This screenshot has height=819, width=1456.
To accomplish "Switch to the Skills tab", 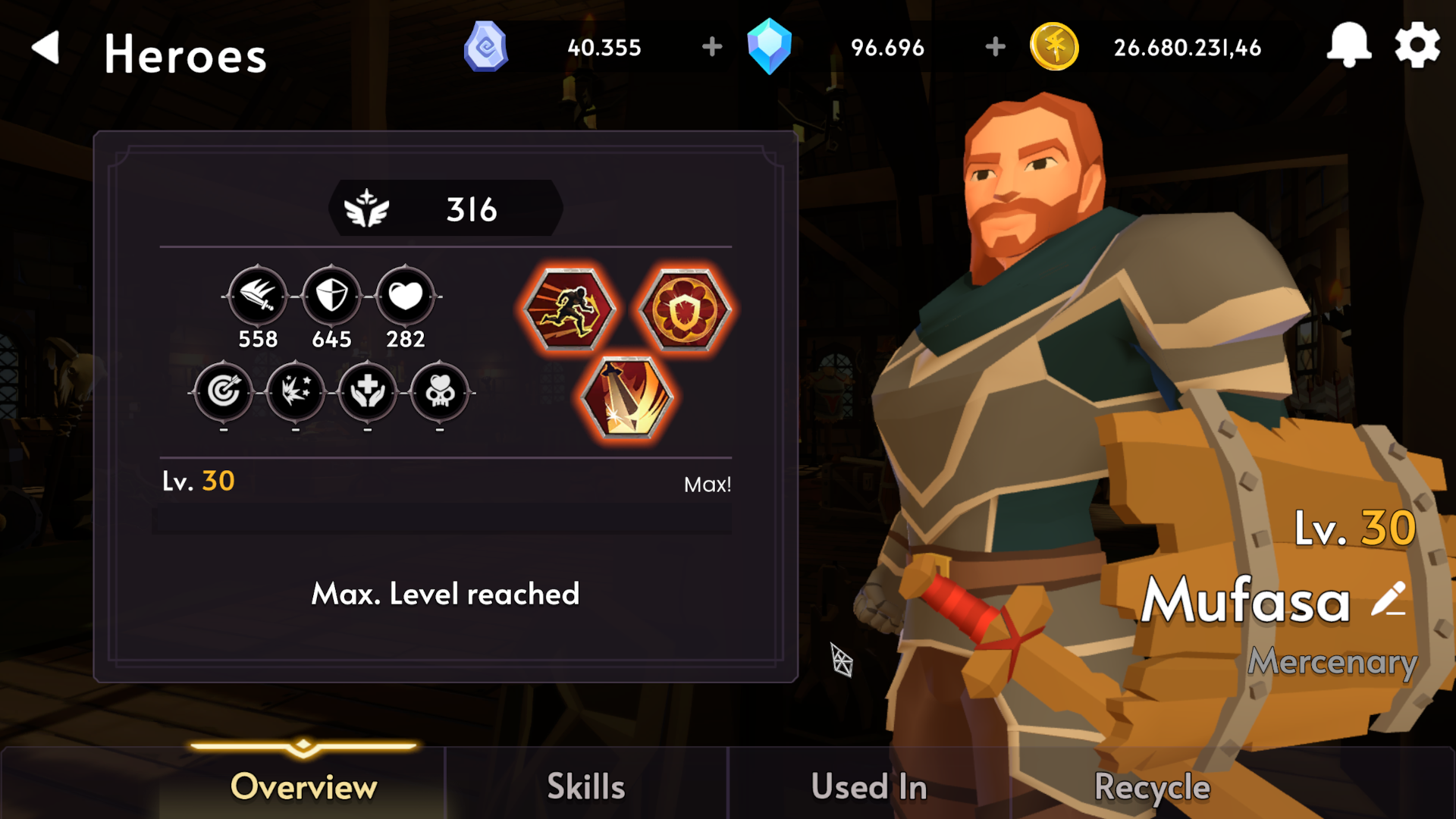I will click(x=585, y=786).
